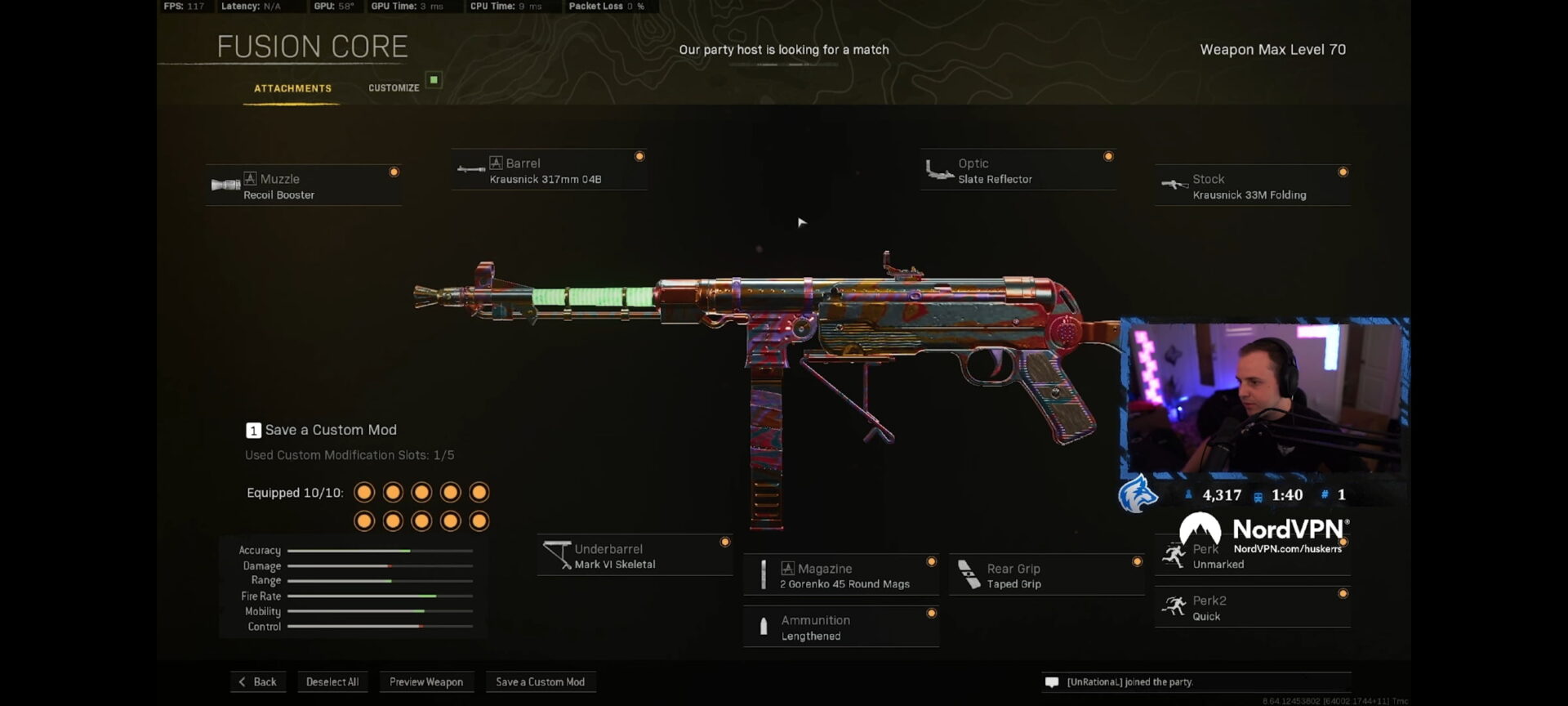Image resolution: width=1568 pixels, height=706 pixels.
Task: Change the Krausnick 317mm Barrel attachment
Action: point(549,171)
